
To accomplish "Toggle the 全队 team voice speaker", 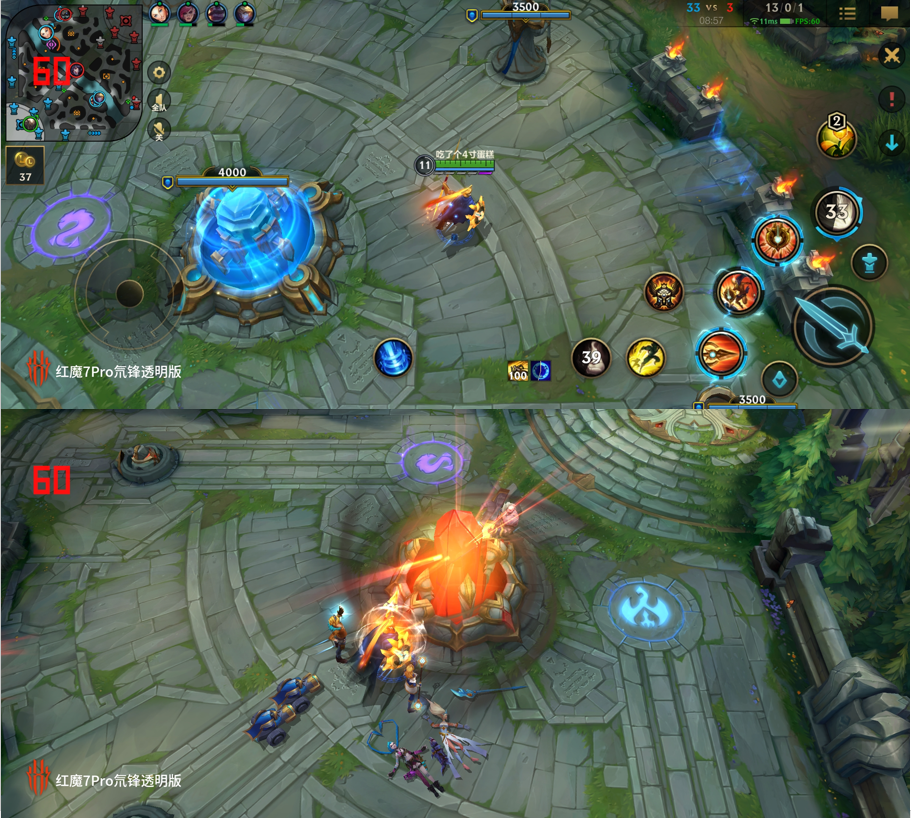I will [159, 101].
